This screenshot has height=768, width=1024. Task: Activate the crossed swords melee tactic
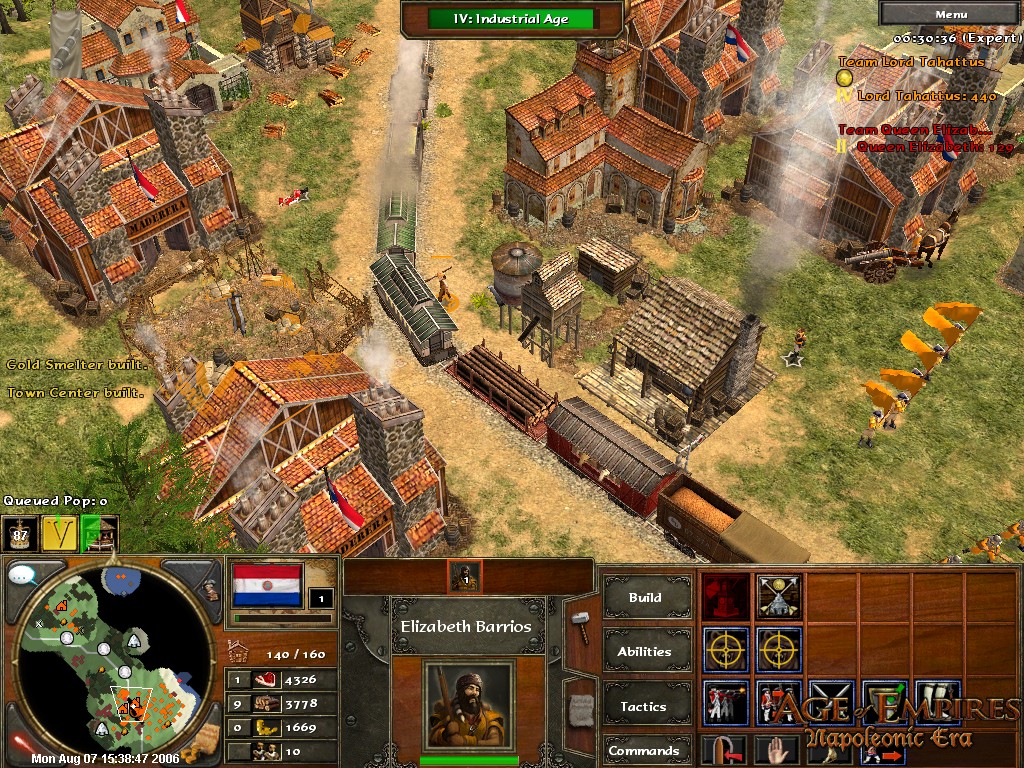click(832, 703)
